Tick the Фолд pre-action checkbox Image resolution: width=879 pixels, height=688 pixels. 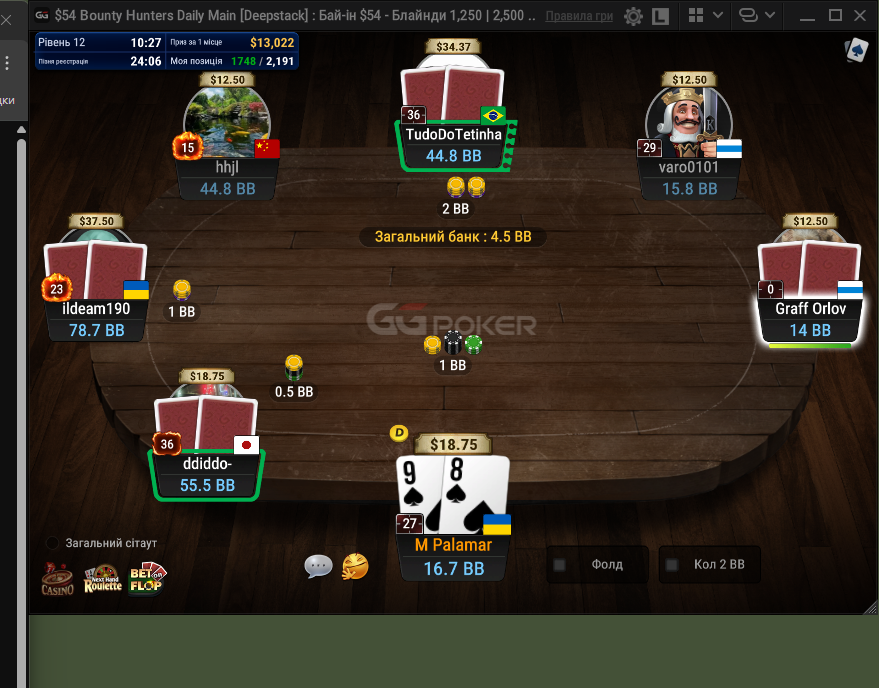click(x=560, y=565)
